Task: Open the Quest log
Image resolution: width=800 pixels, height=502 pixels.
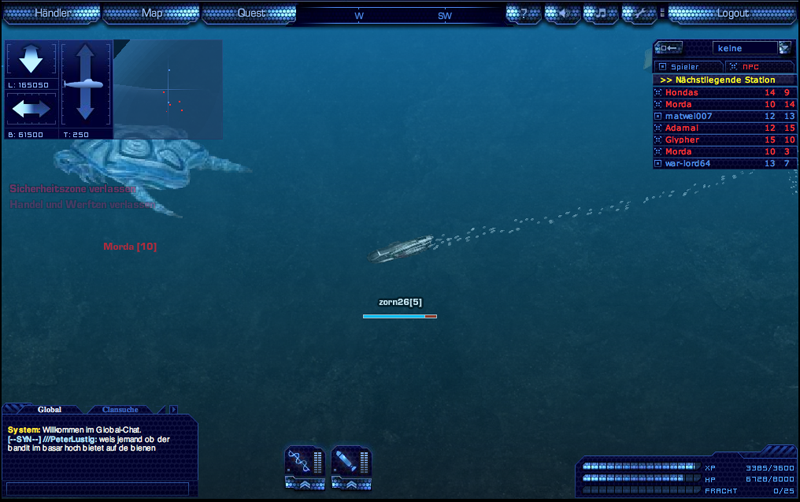Action: coord(251,14)
